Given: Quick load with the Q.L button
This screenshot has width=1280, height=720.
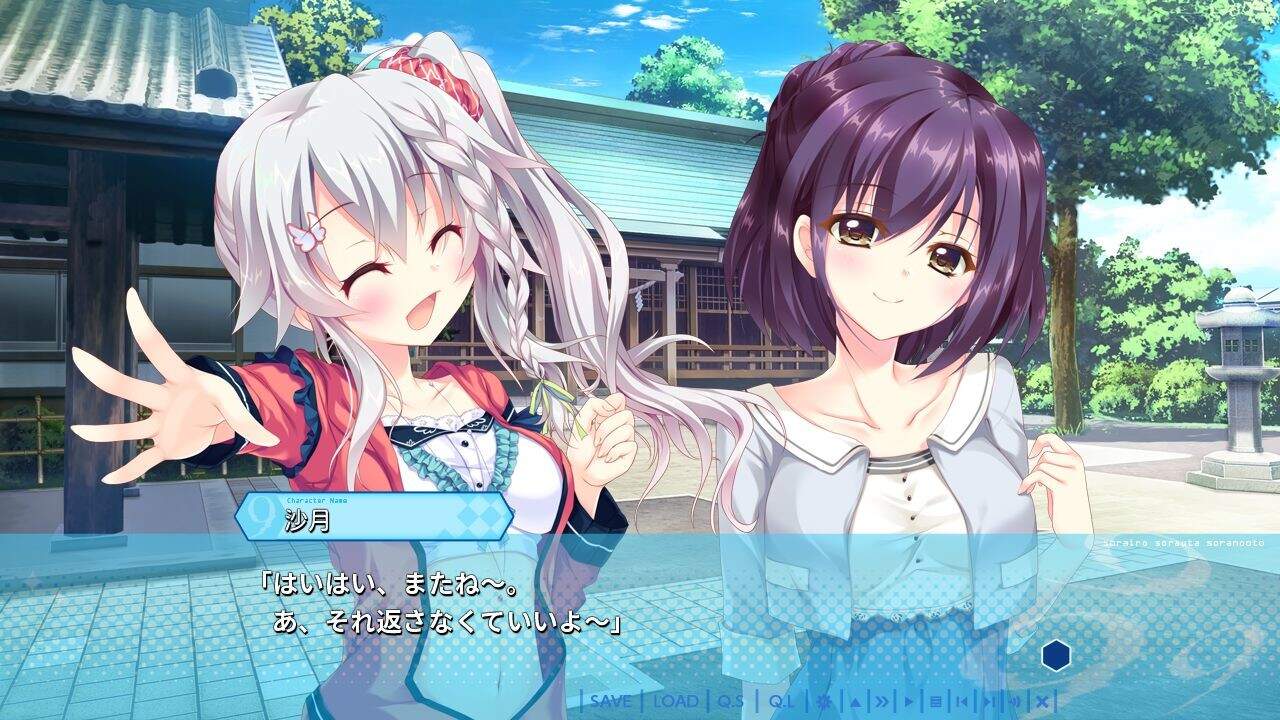Looking at the screenshot, I should point(781,701).
